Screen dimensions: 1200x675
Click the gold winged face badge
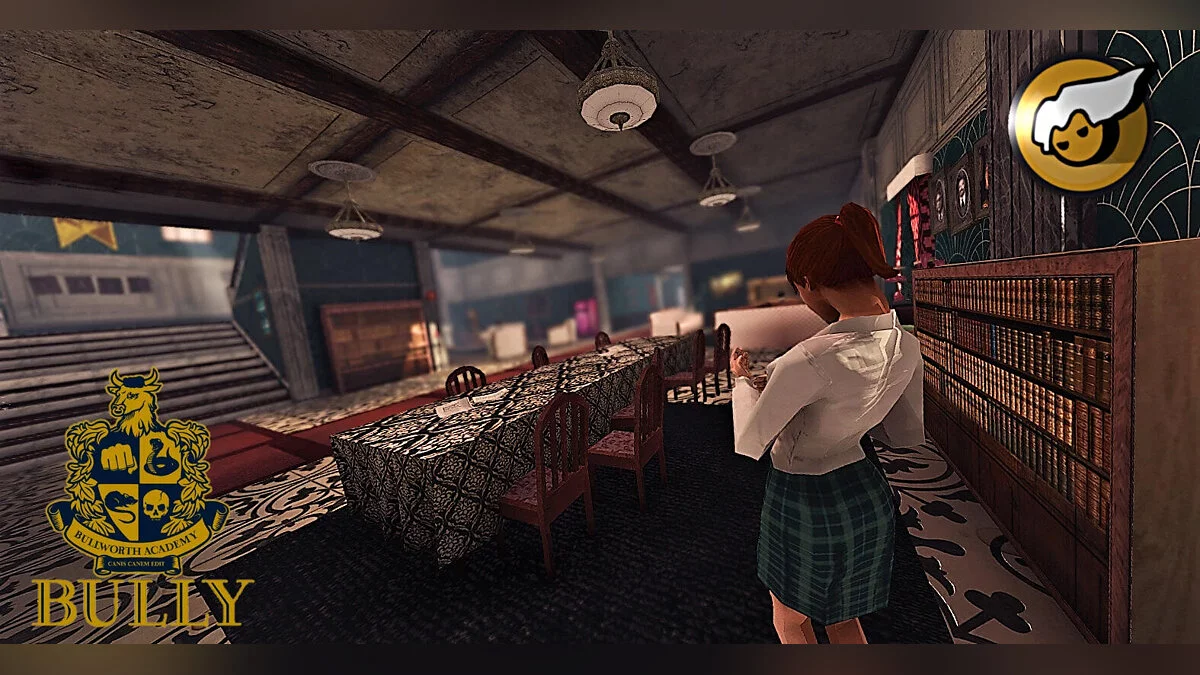(x=1081, y=123)
